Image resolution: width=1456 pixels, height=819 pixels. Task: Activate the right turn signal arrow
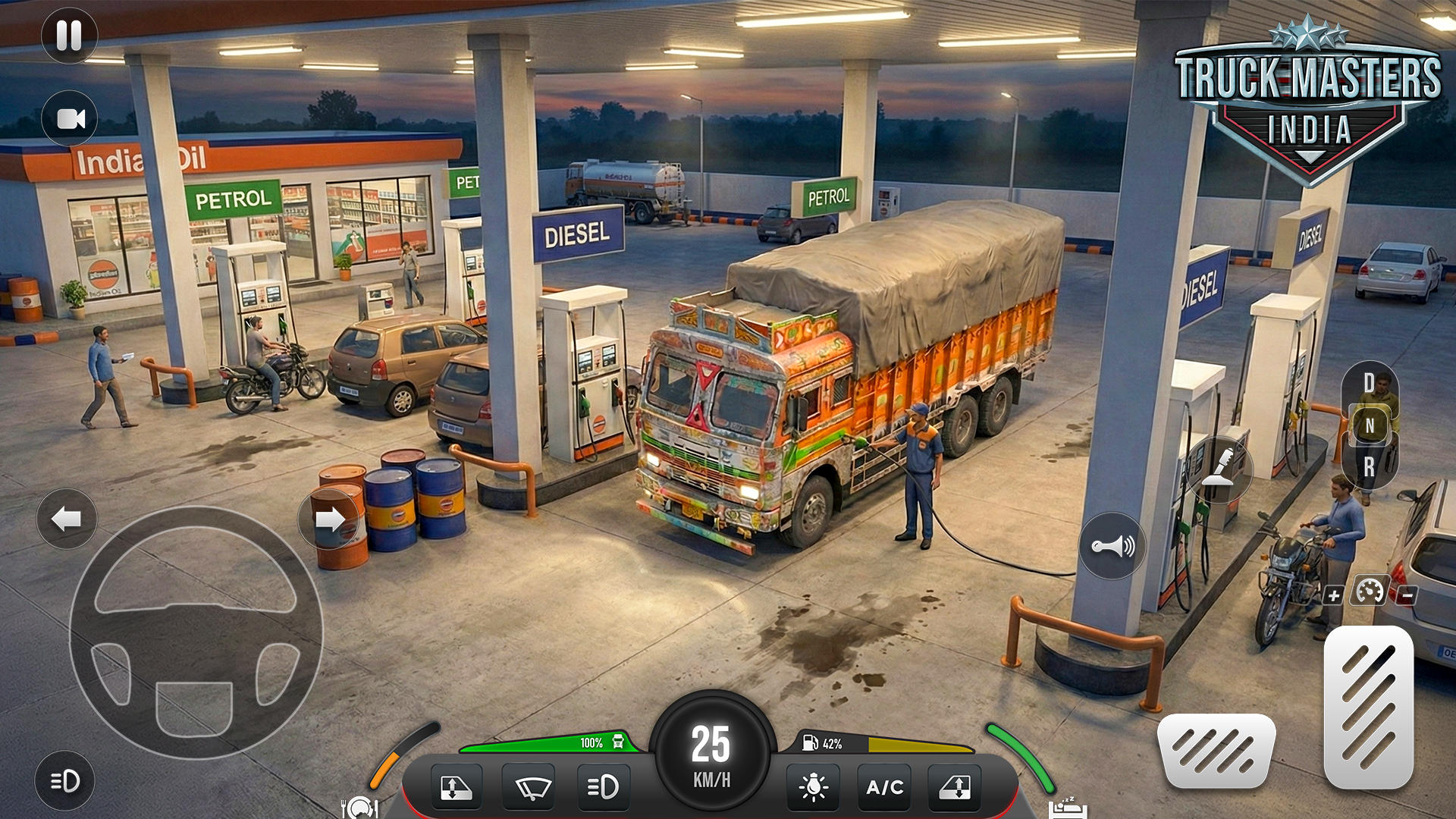[x=329, y=519]
